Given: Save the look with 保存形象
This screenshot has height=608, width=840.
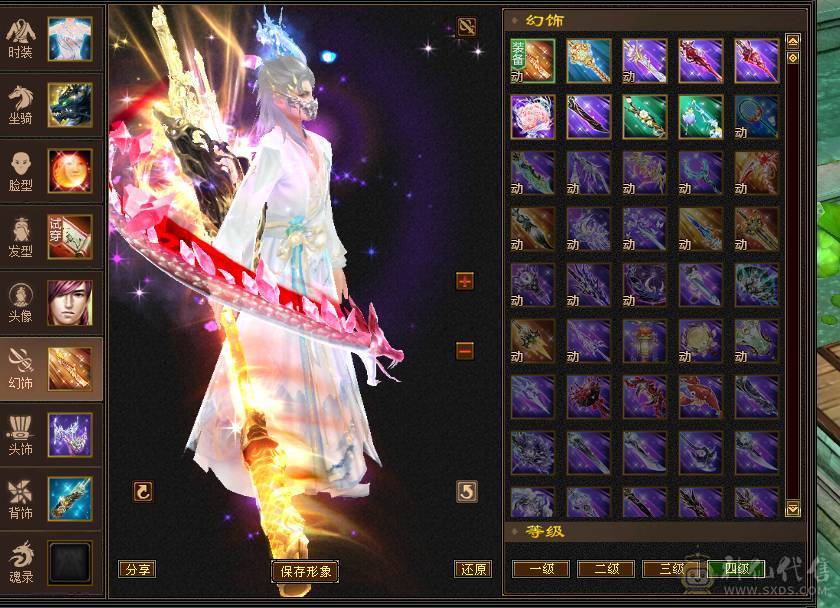Looking at the screenshot, I should pos(305,571).
